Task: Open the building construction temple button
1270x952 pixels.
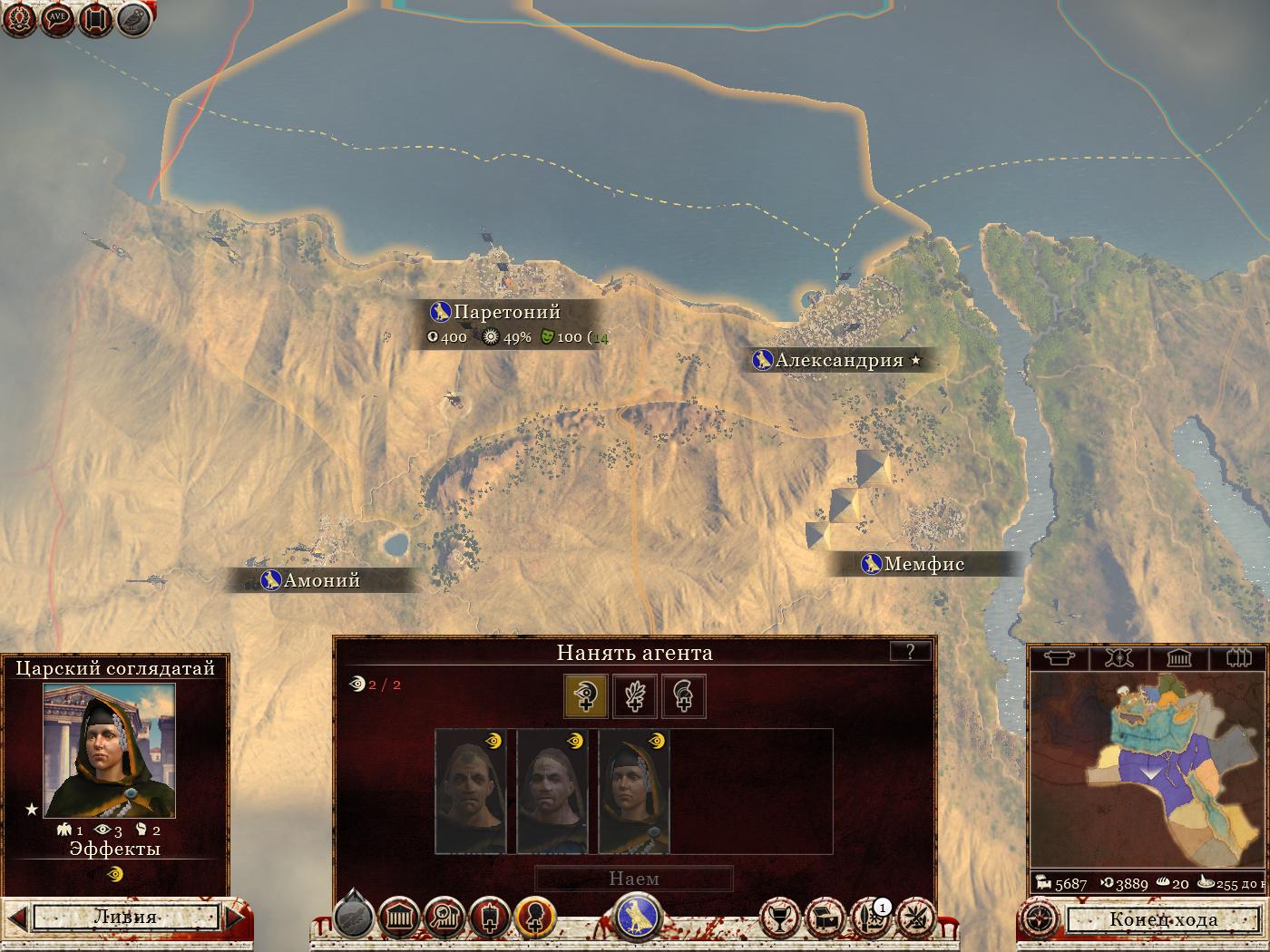Action: click(398, 918)
